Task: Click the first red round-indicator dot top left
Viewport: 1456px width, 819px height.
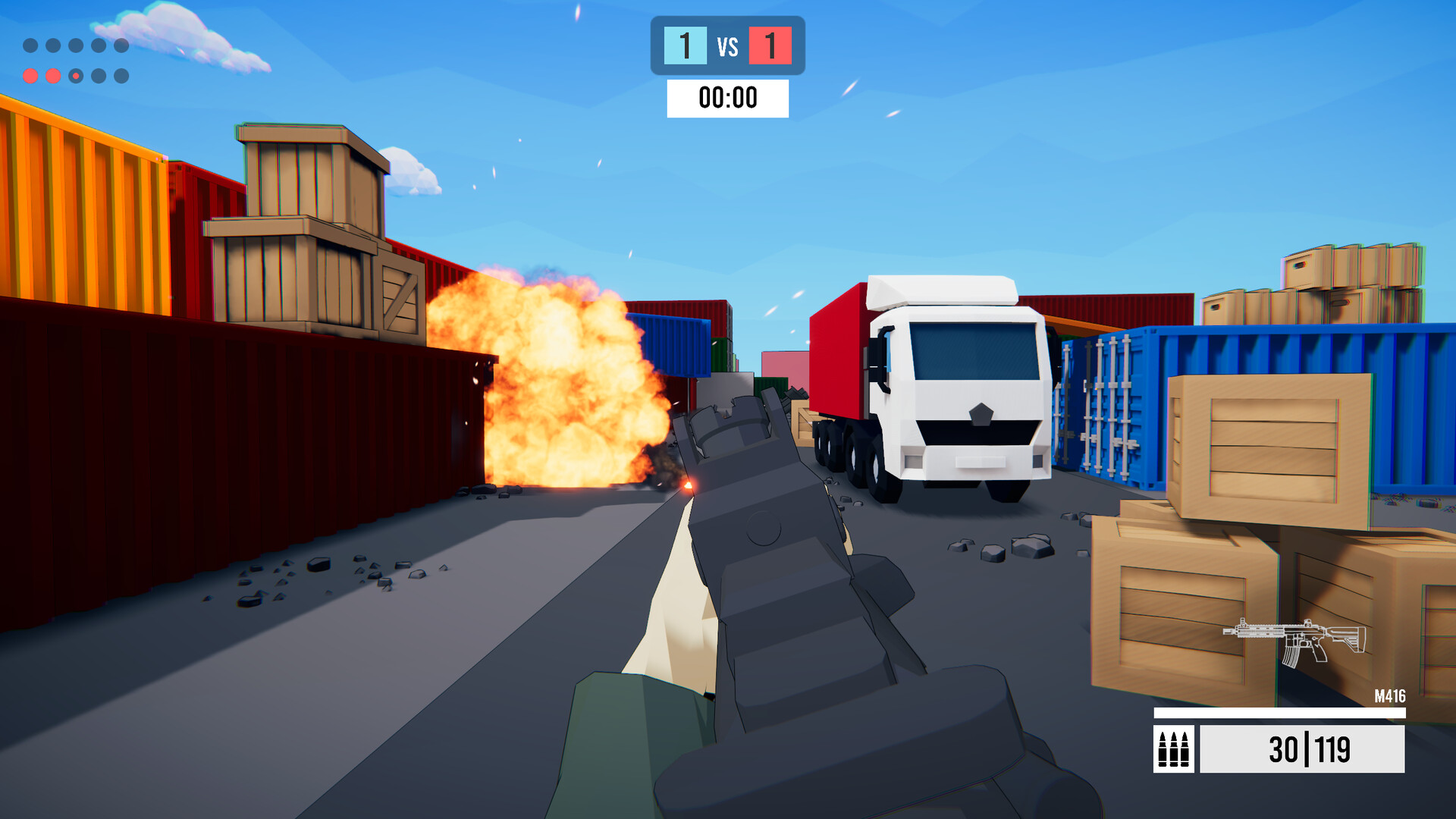Action: click(x=30, y=77)
